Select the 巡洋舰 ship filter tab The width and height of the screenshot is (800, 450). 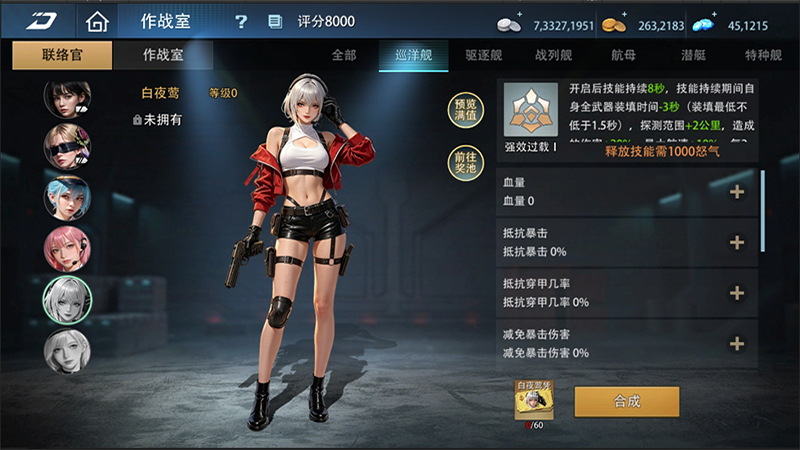(413, 56)
